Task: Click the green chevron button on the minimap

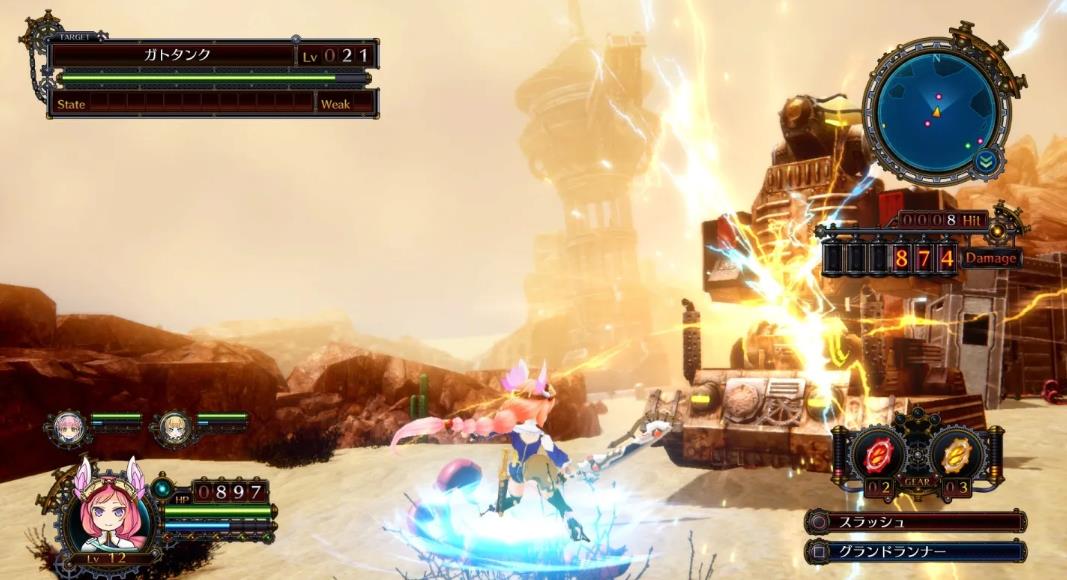Action: click(987, 160)
